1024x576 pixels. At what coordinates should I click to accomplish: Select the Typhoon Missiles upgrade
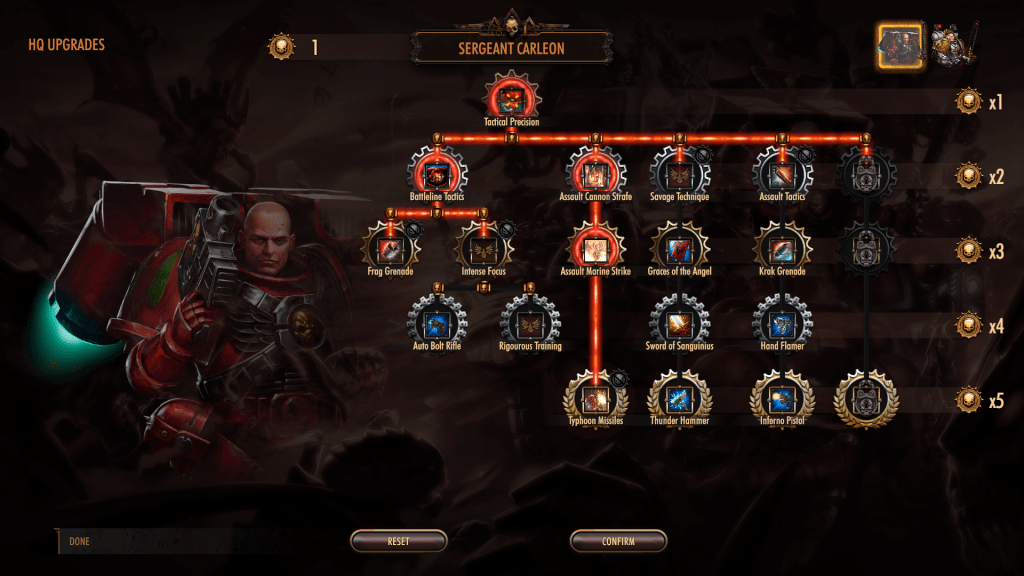click(596, 397)
